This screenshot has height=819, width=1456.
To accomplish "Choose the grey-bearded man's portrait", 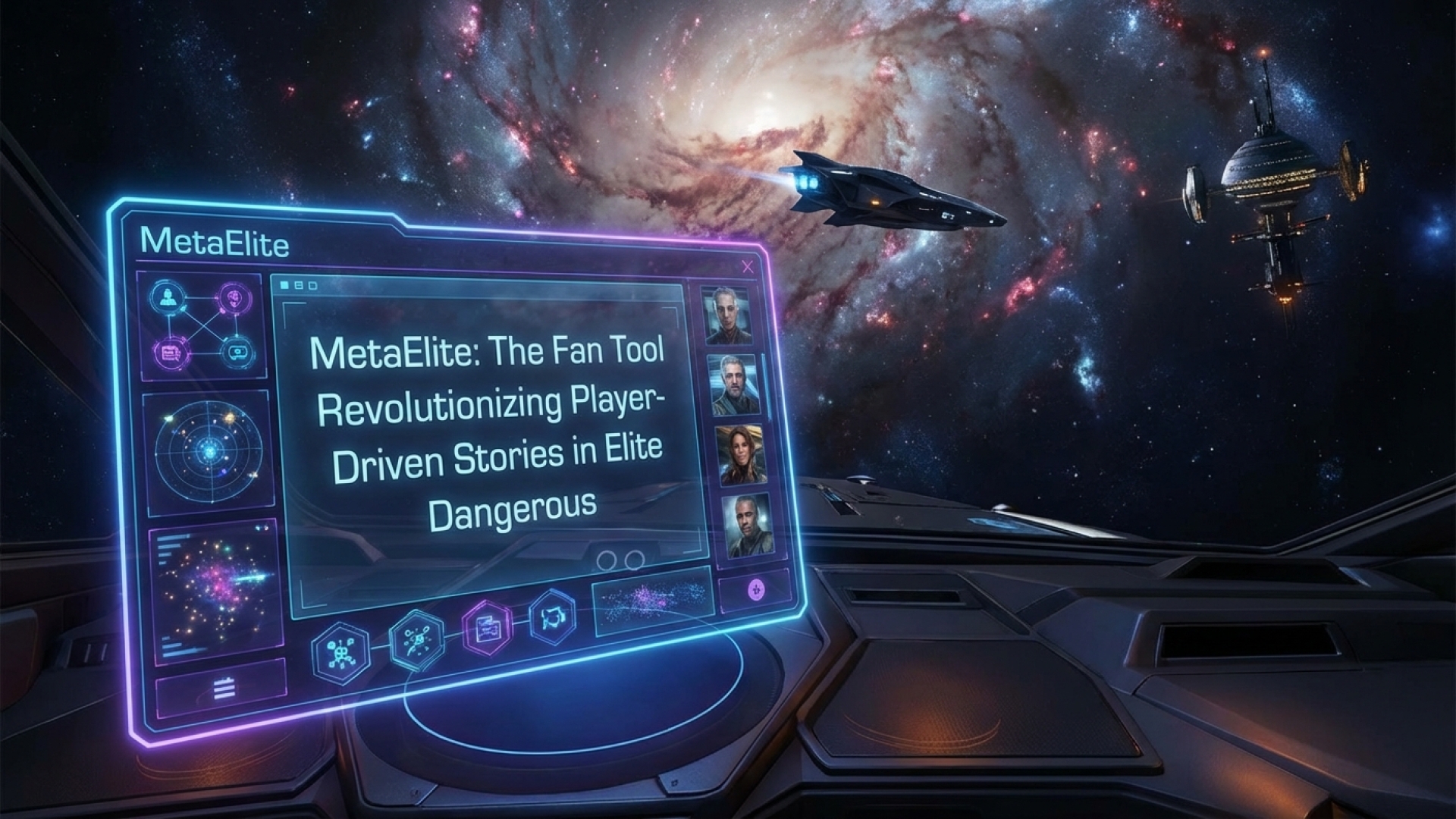I will 733,384.
